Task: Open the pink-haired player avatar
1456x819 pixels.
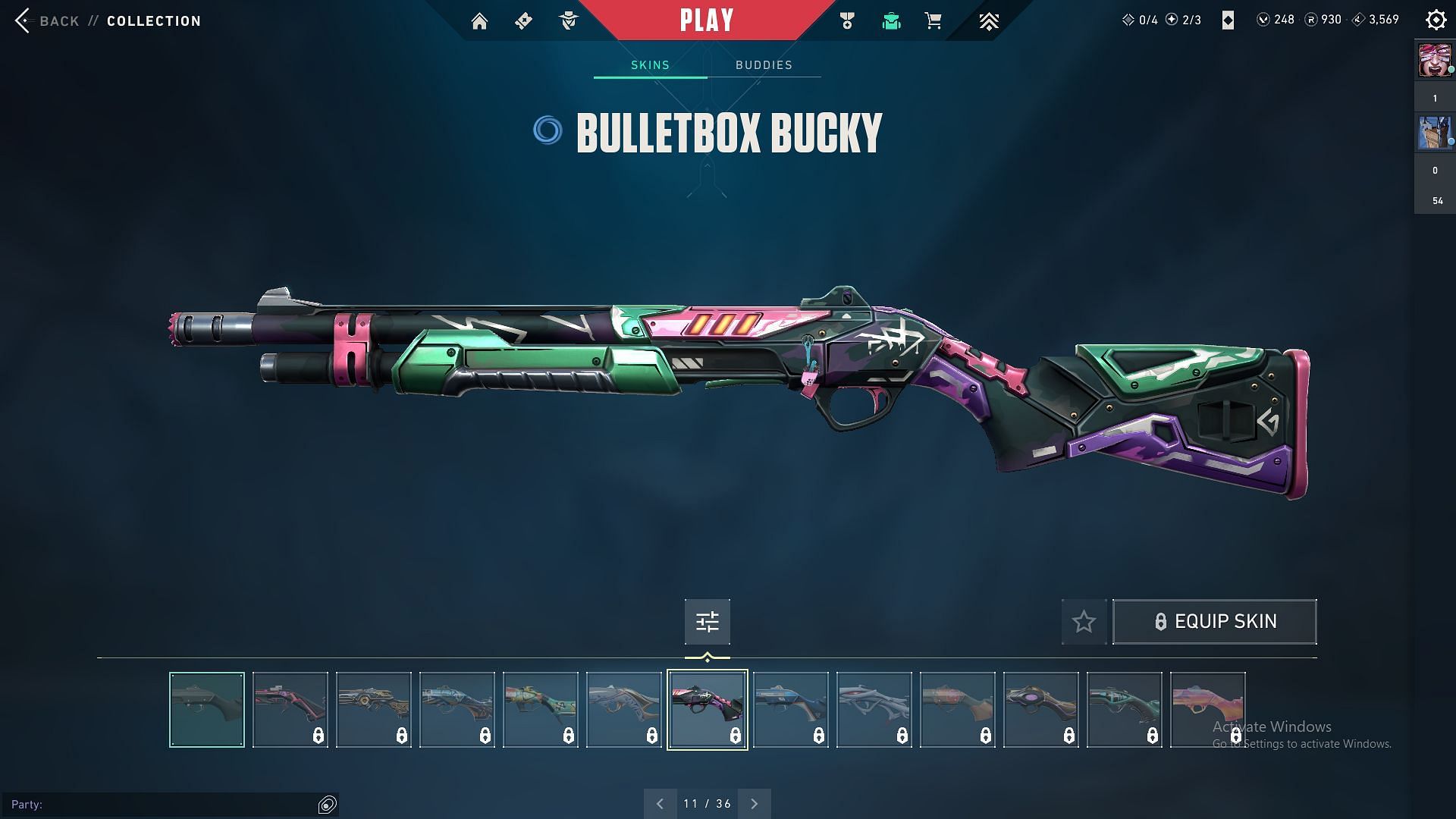Action: 1435,61
